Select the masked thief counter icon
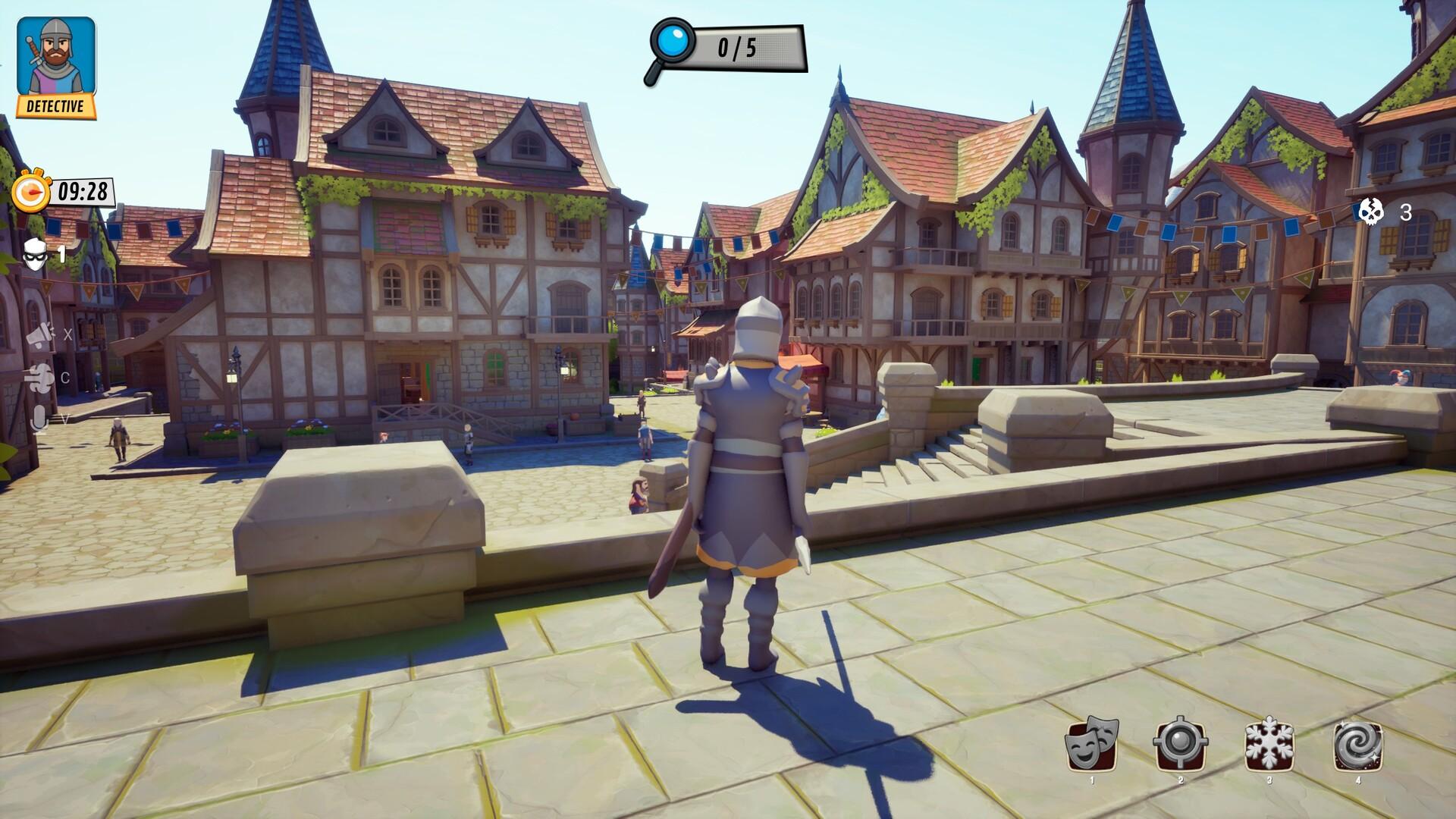 (35, 254)
